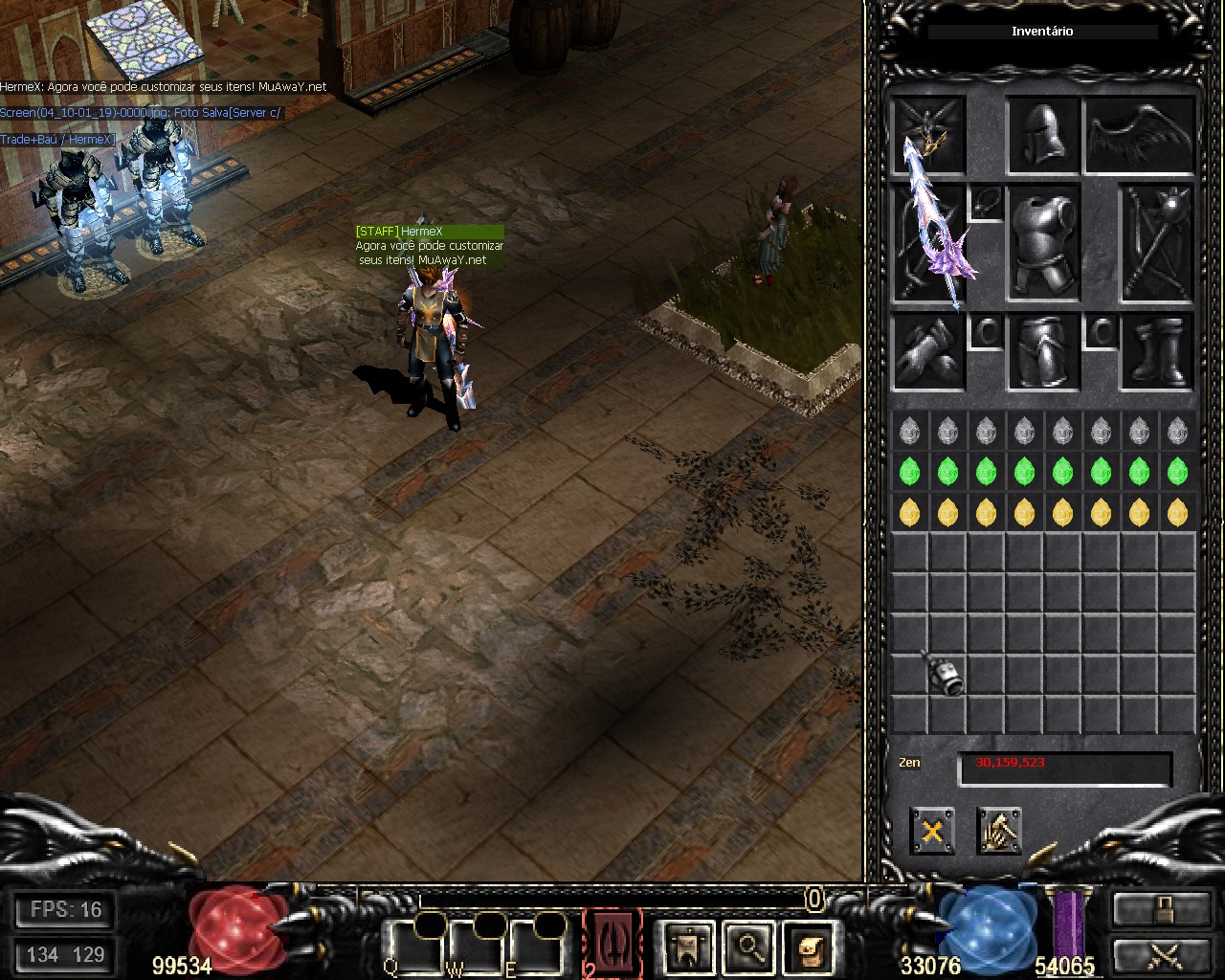Toggle the crossed swords button
This screenshot has width=1225, height=980.
click(x=1162, y=955)
